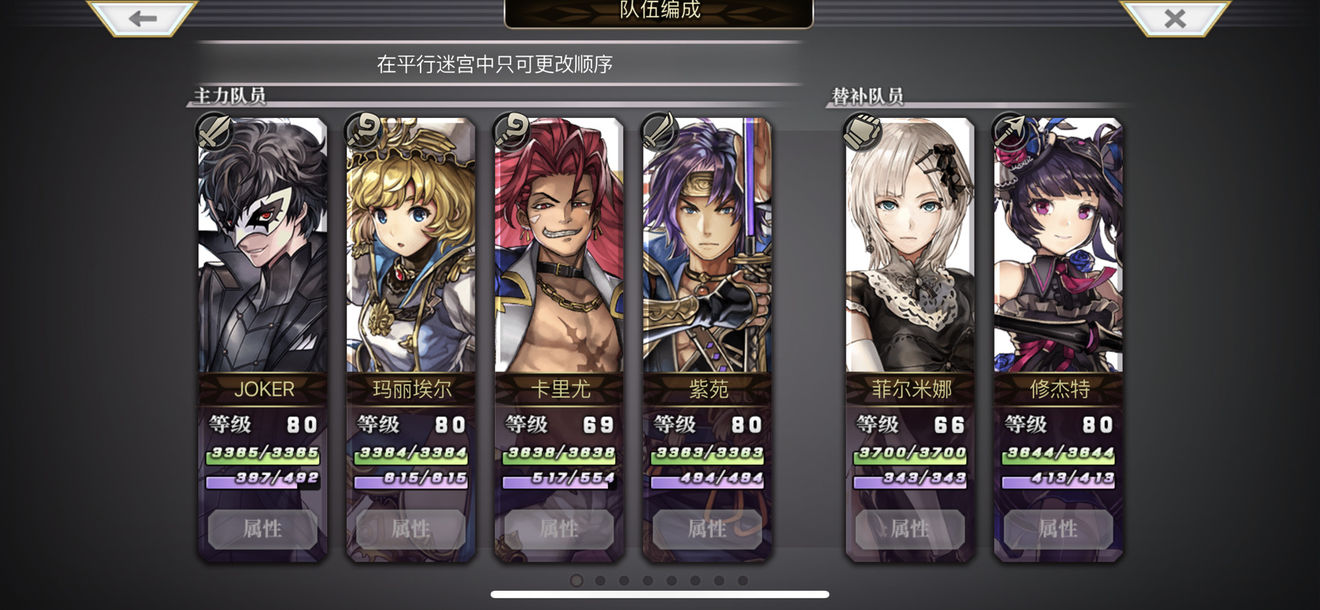The height and width of the screenshot is (610, 1320).
Task: Open 紫苑's 属性 attributes button
Action: tap(707, 529)
